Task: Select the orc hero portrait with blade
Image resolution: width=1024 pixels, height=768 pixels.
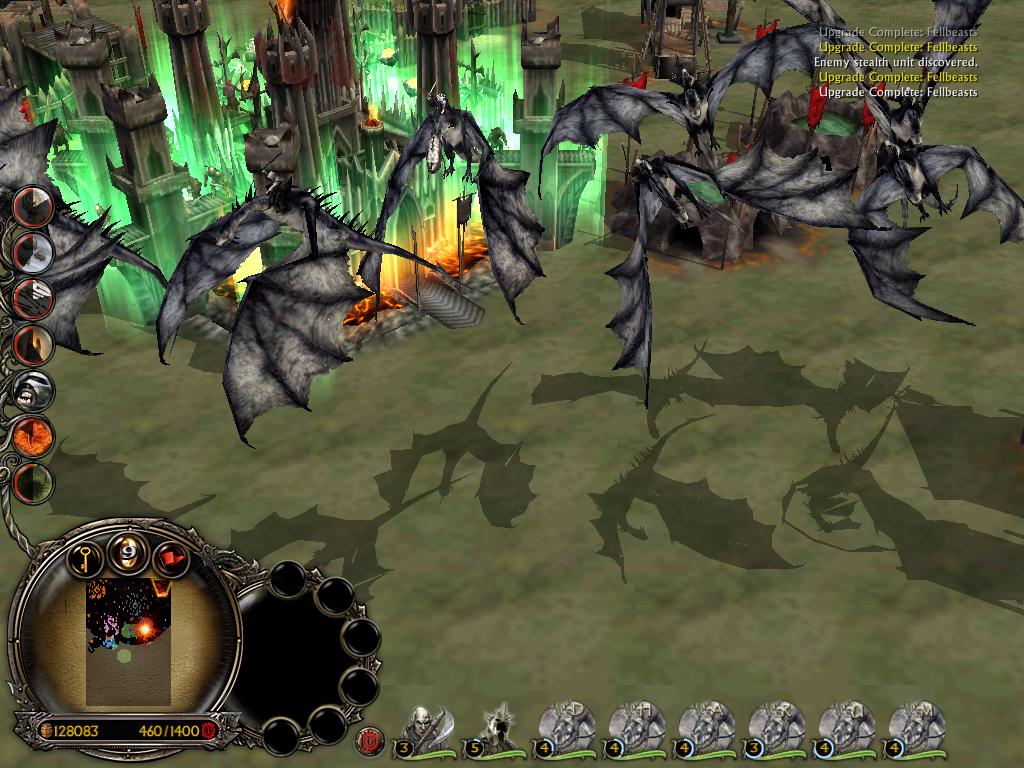Action: coord(424,728)
